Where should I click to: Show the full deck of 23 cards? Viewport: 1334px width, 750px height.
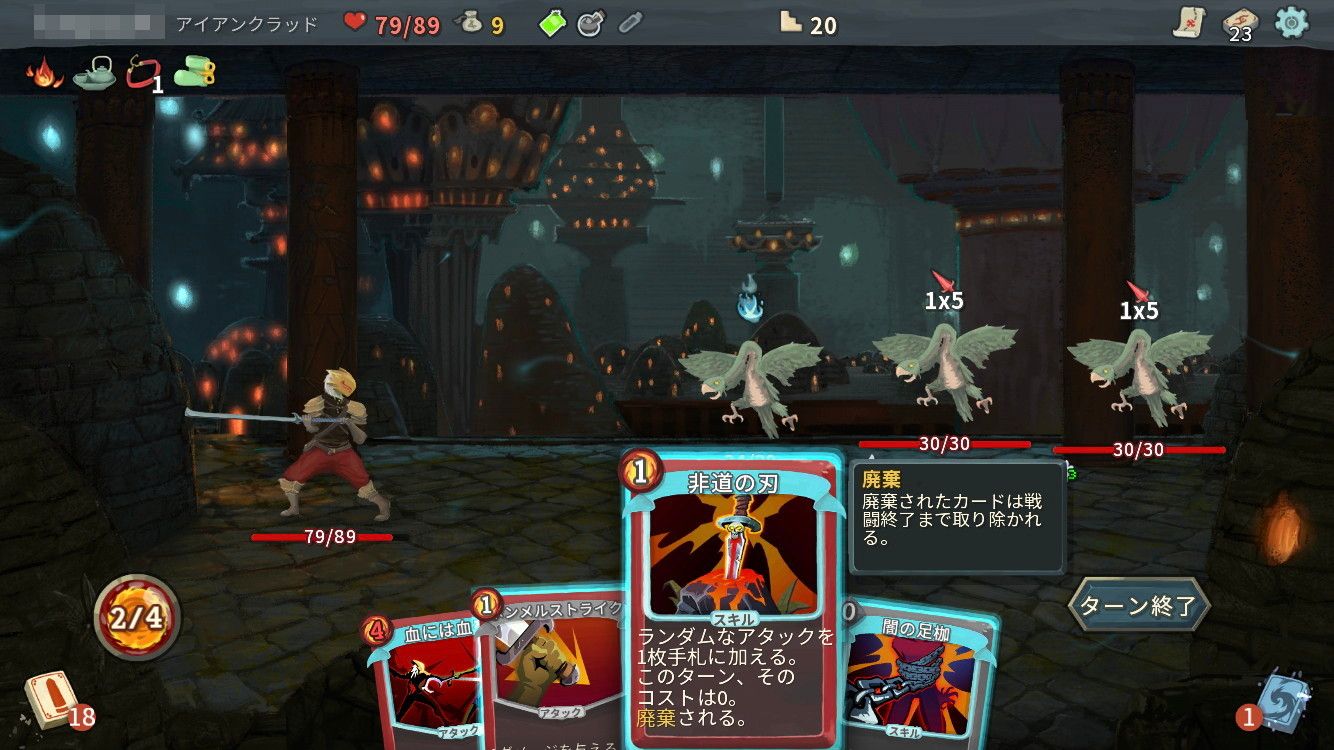[x=1239, y=24]
